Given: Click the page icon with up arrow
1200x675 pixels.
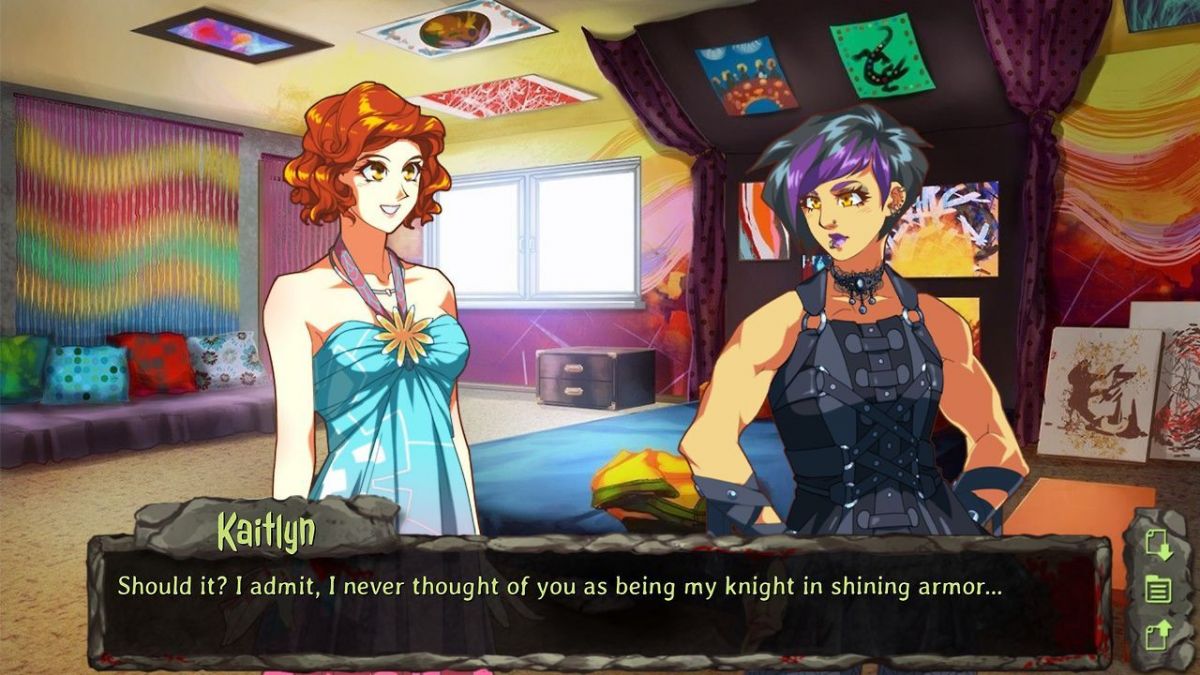Looking at the screenshot, I should [1157, 634].
